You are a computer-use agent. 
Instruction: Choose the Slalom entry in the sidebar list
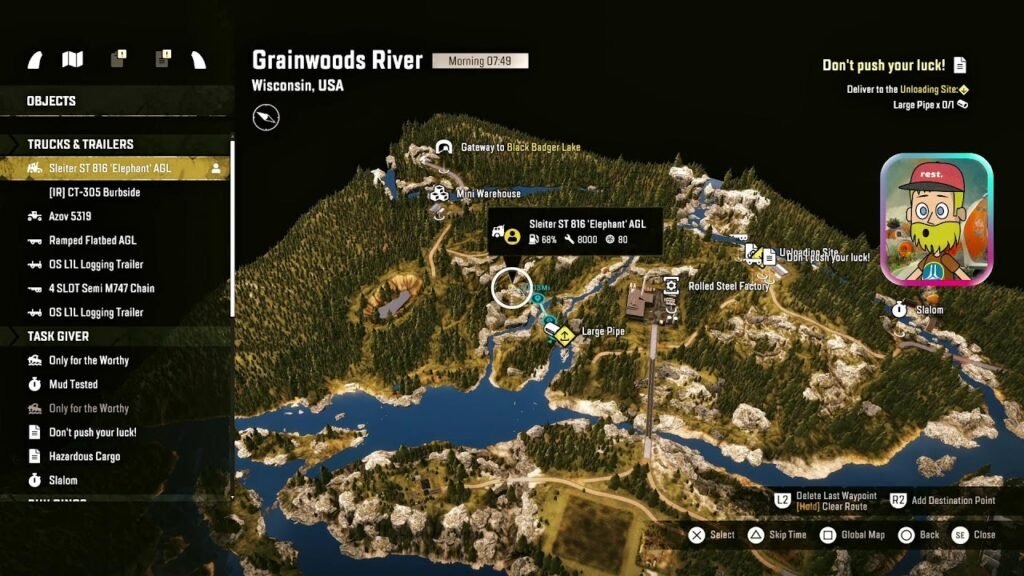point(63,480)
